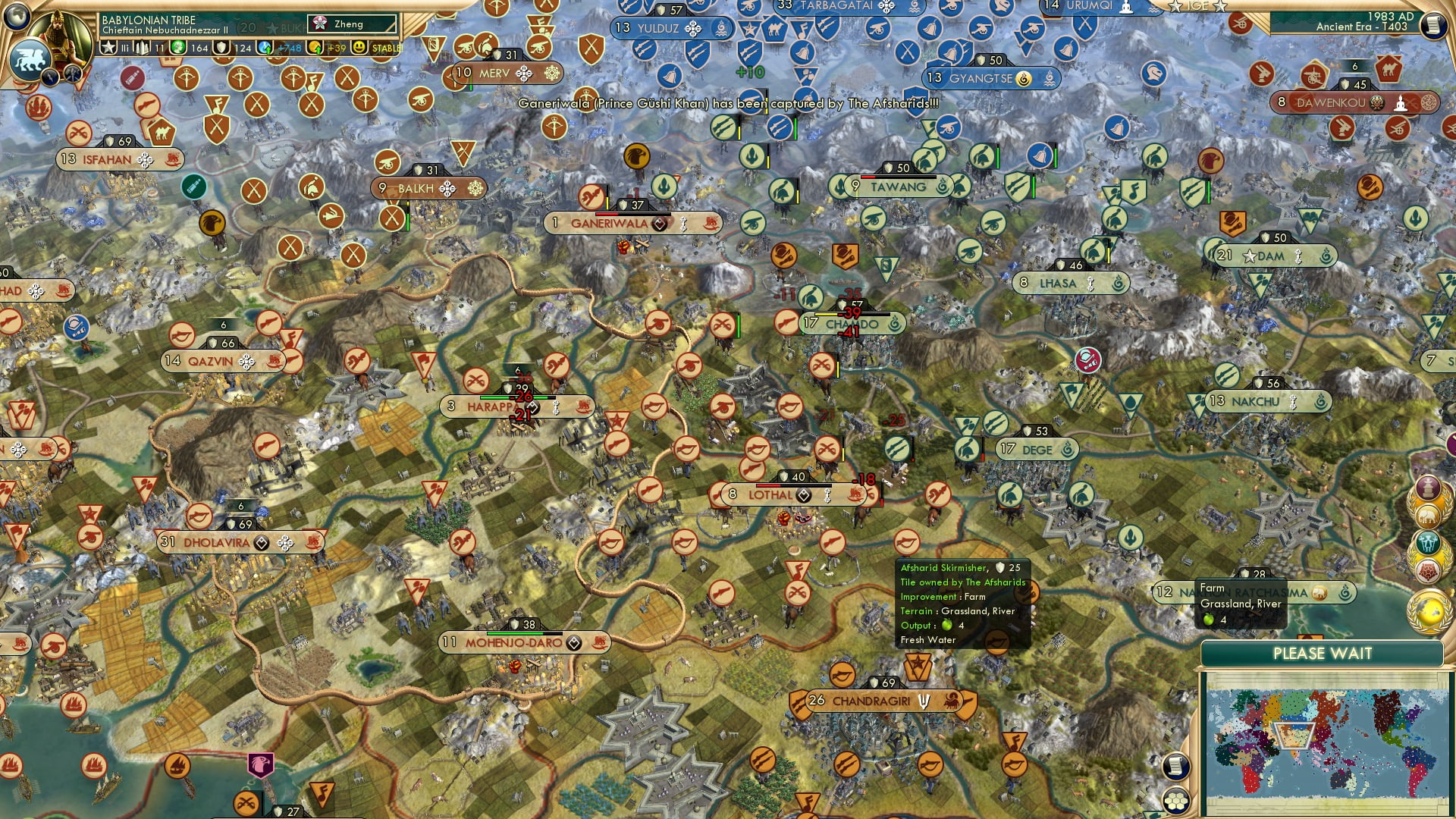1456x819 pixels.
Task: Click the green Golden Age face showing 164
Action: [x=179, y=47]
